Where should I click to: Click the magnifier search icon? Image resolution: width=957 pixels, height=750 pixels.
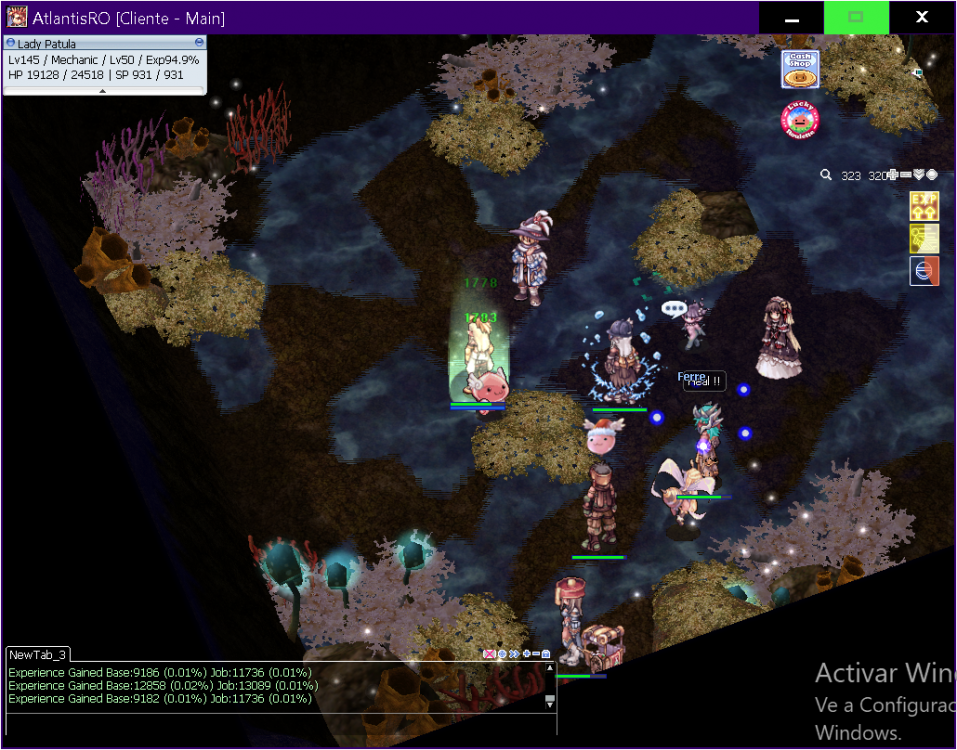point(826,175)
